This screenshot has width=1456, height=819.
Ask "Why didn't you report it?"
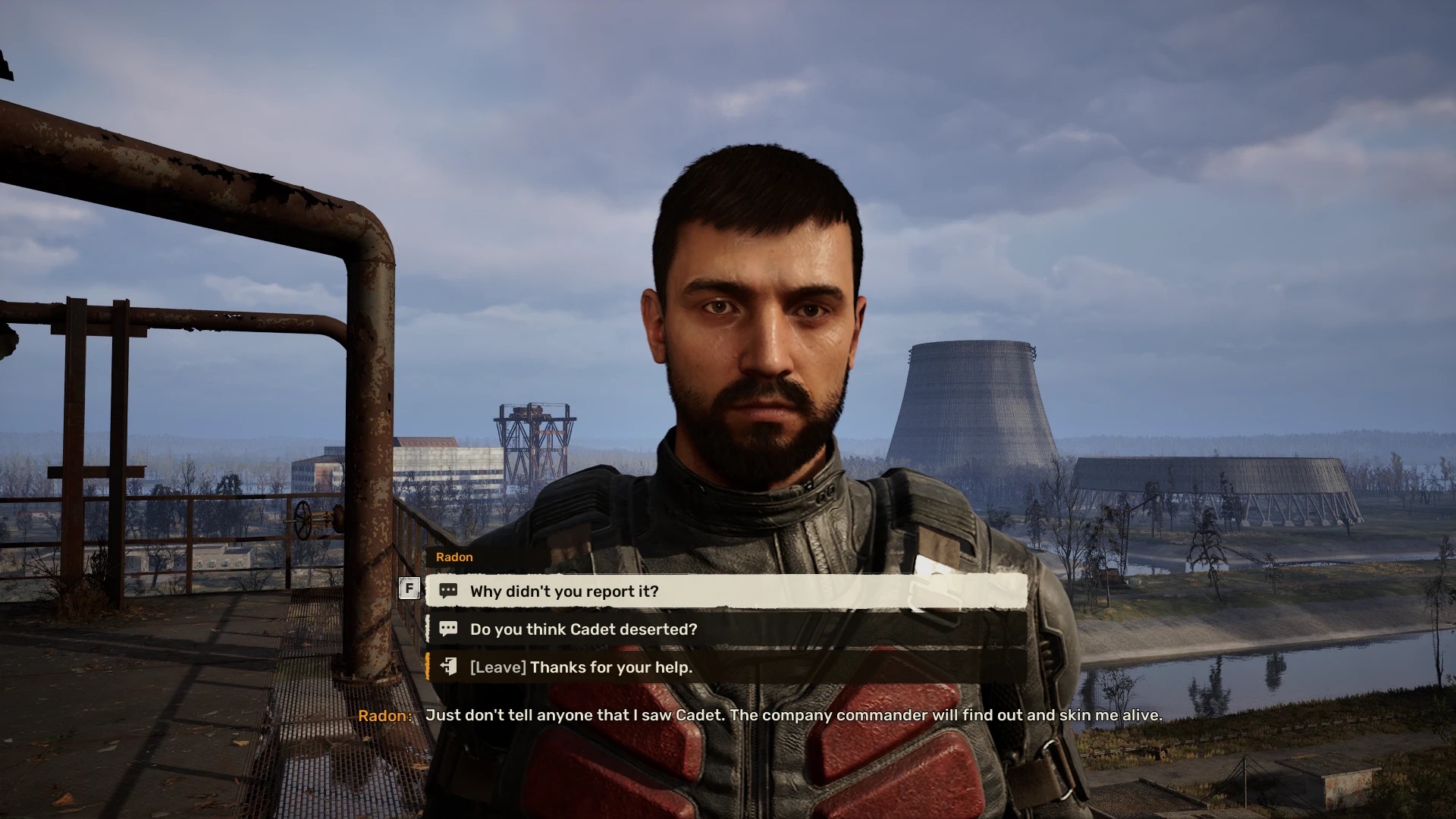(725, 591)
